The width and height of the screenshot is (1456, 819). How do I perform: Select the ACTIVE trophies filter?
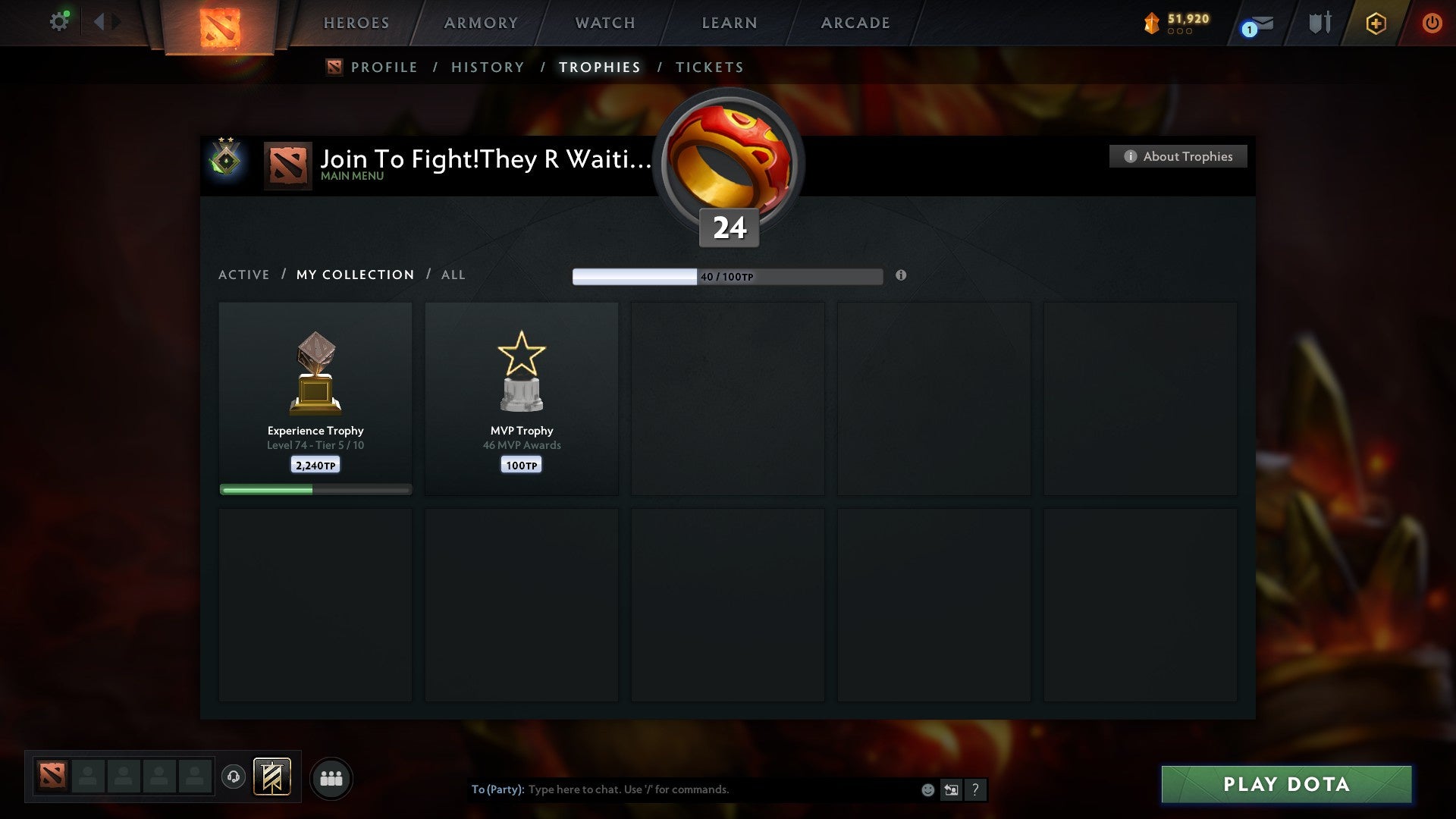click(244, 275)
